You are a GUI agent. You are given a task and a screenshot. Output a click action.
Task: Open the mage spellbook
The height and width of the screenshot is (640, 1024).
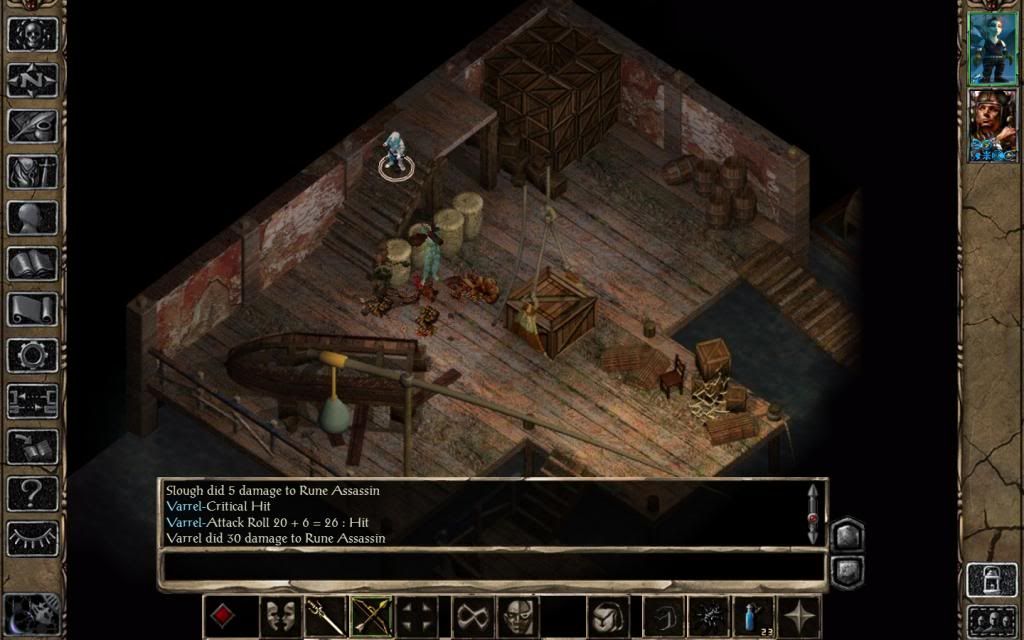[x=33, y=263]
